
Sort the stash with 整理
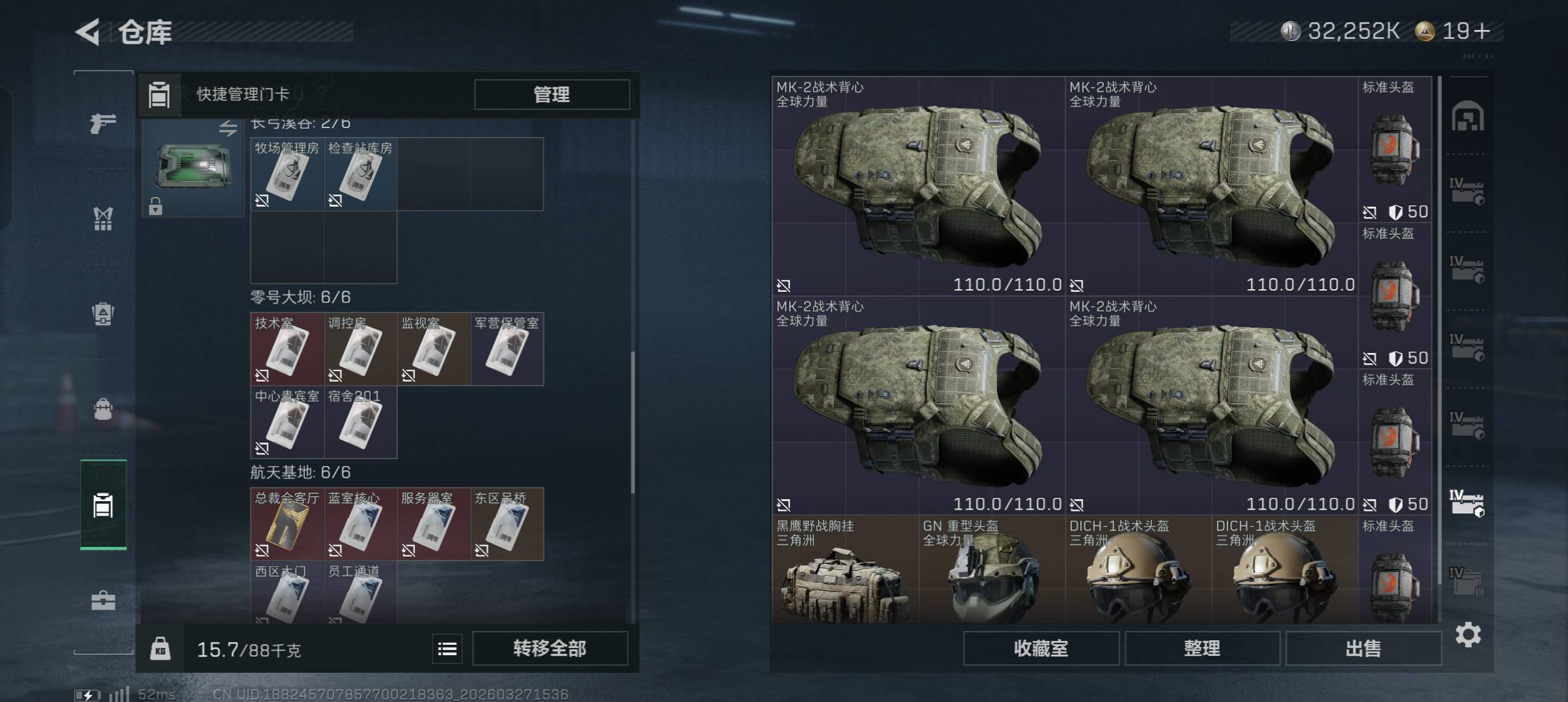(1201, 648)
